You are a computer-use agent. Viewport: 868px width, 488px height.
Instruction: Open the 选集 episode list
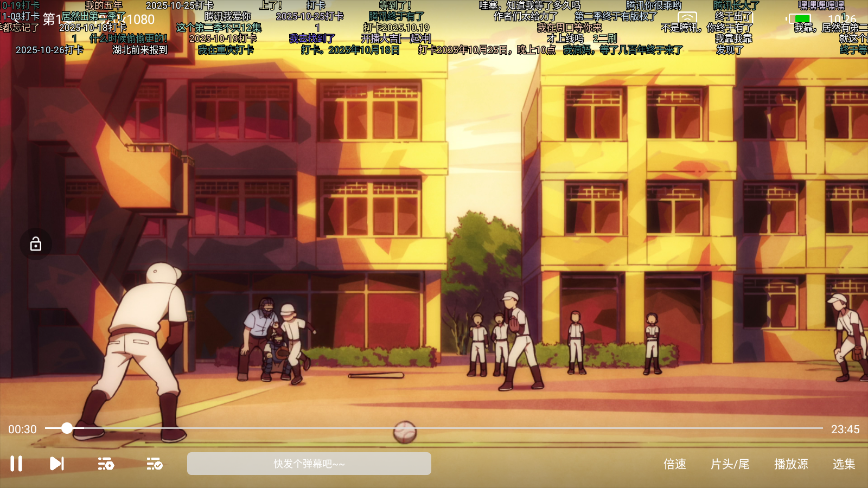[x=844, y=464]
